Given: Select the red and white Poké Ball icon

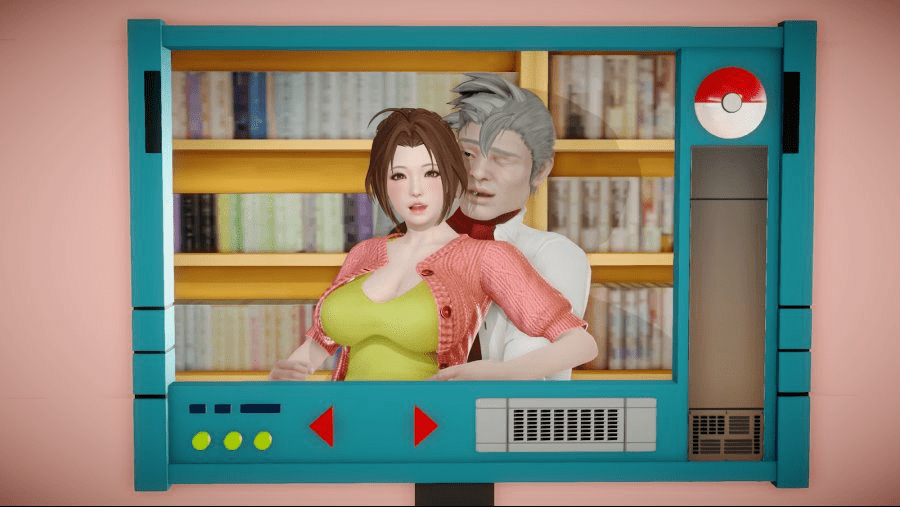Looking at the screenshot, I should tap(730, 102).
